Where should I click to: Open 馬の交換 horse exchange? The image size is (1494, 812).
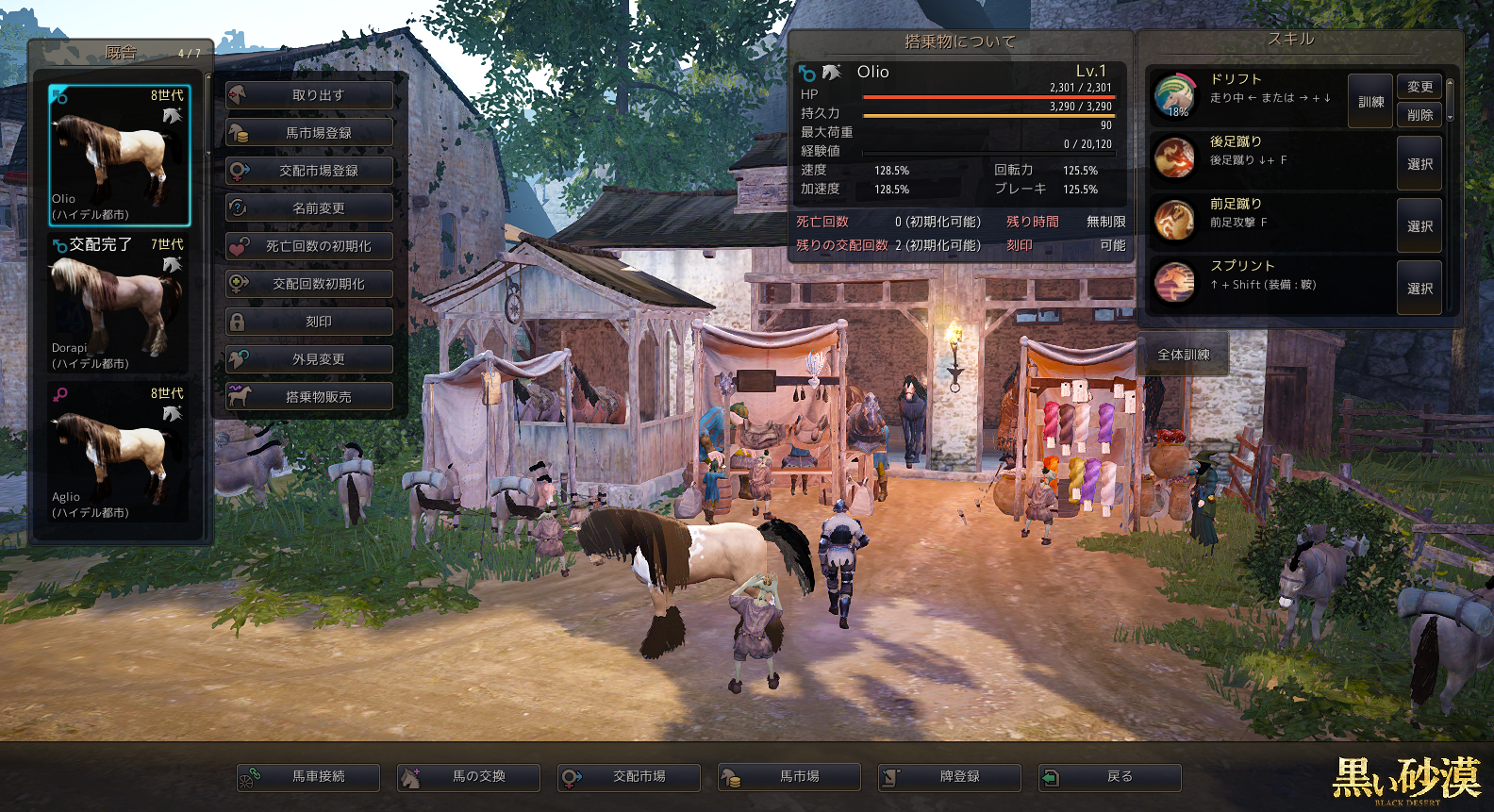click(x=469, y=777)
